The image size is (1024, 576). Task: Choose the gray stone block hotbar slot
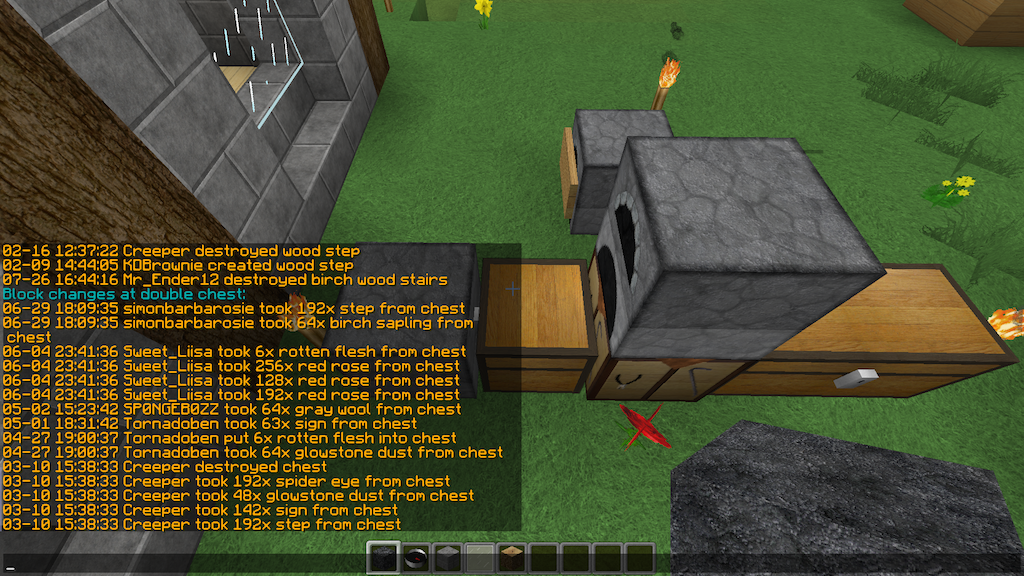click(x=447, y=558)
